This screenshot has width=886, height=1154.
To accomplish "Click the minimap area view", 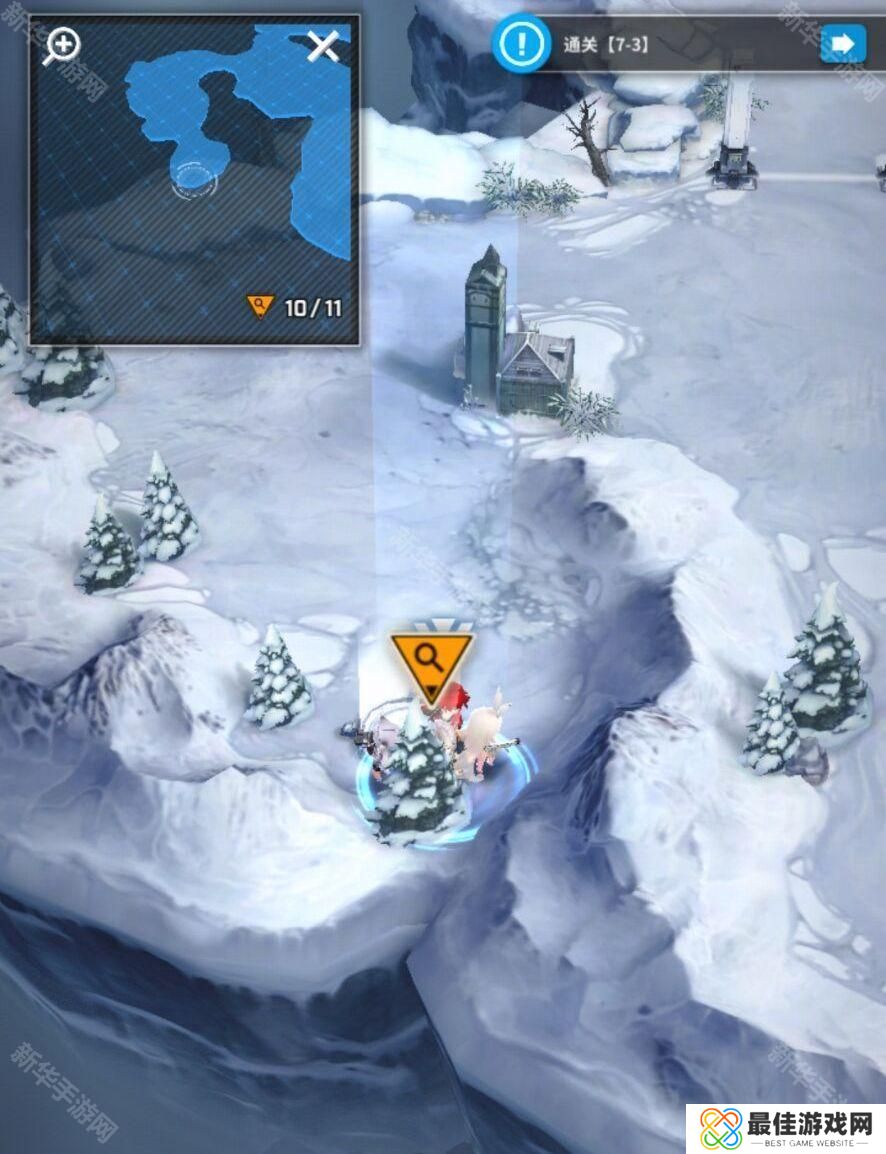I will pyautogui.click(x=194, y=180).
